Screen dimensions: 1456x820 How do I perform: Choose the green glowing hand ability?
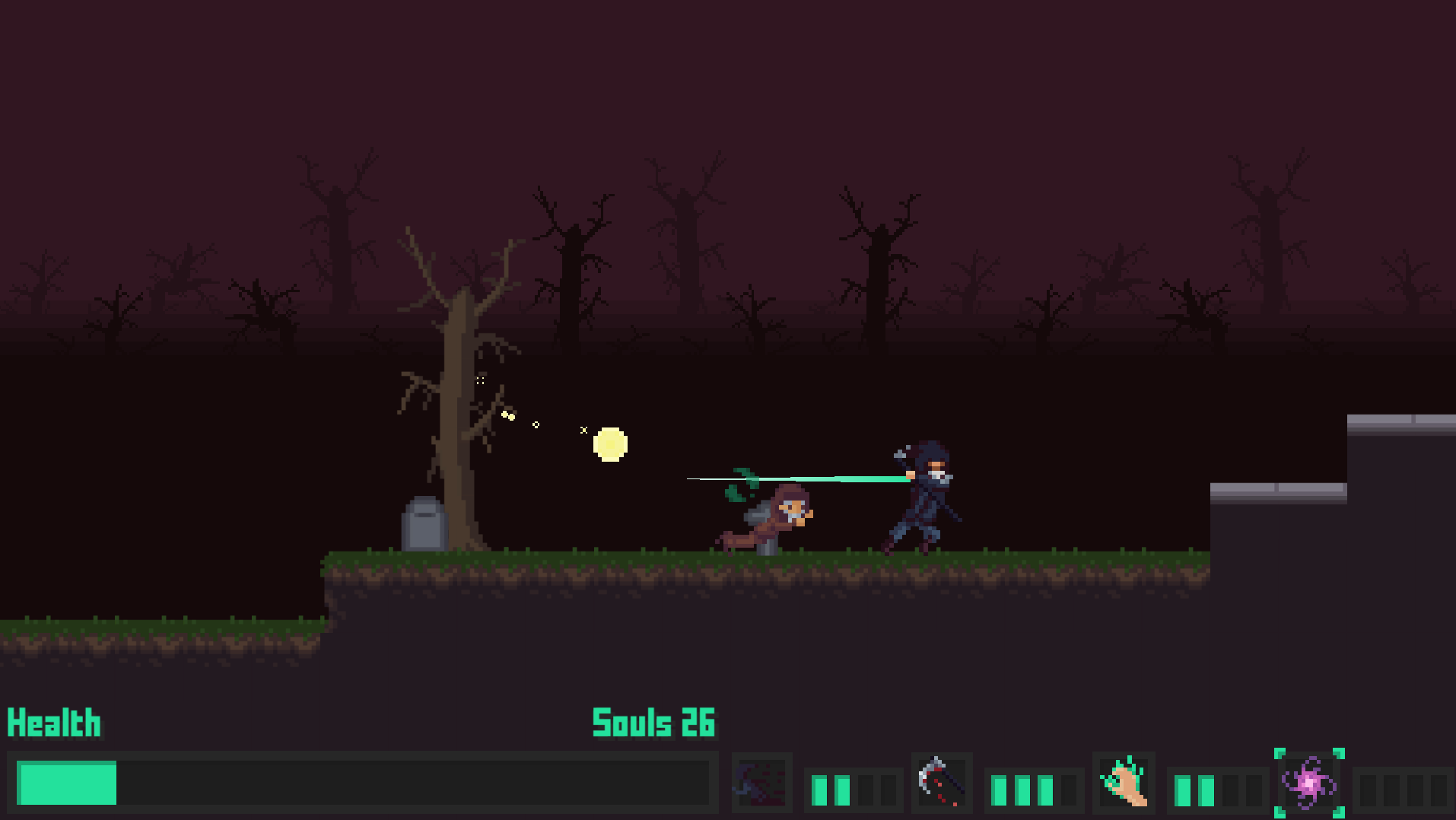coord(1124,783)
